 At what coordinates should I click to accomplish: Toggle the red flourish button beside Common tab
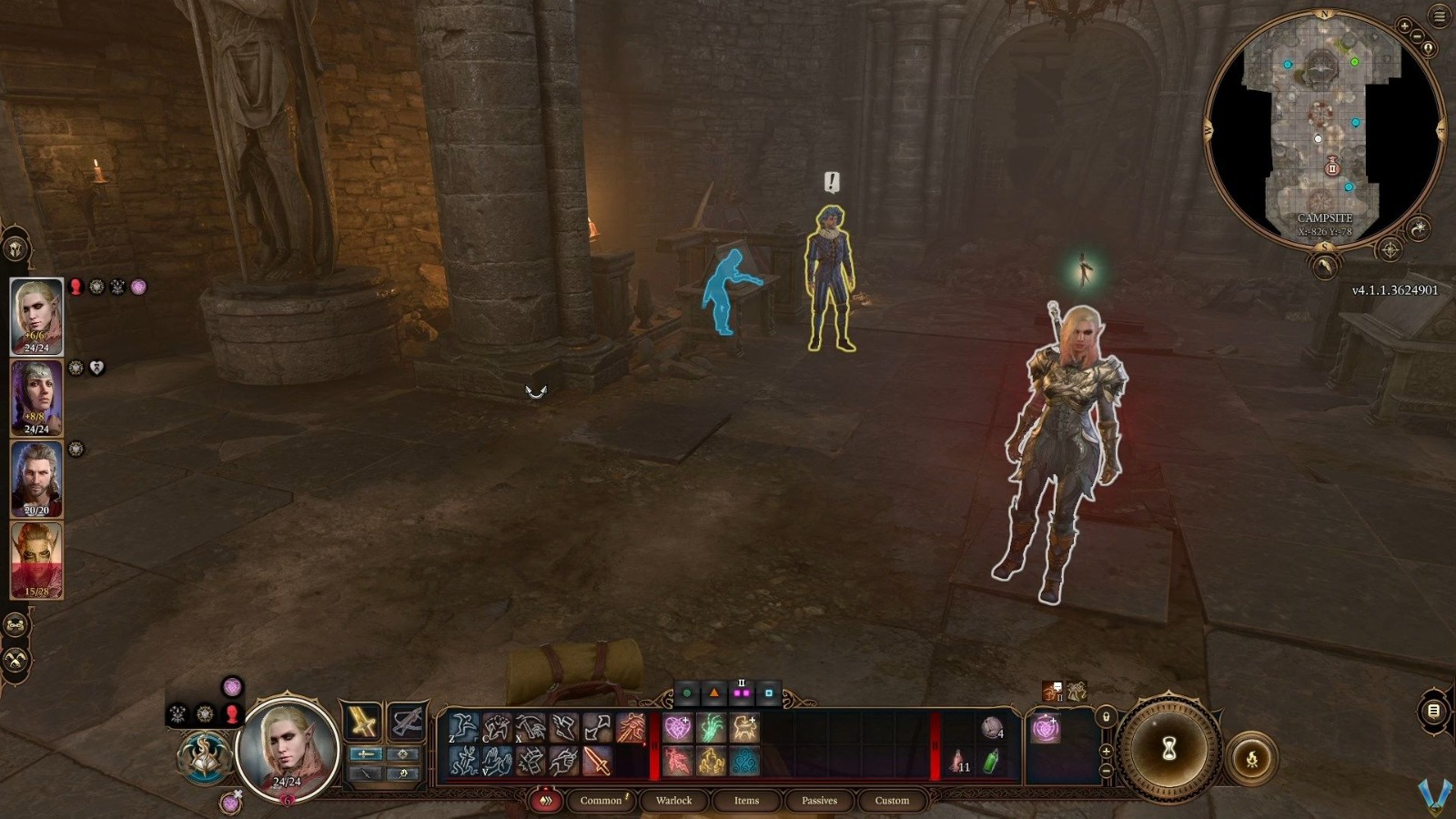tap(546, 801)
